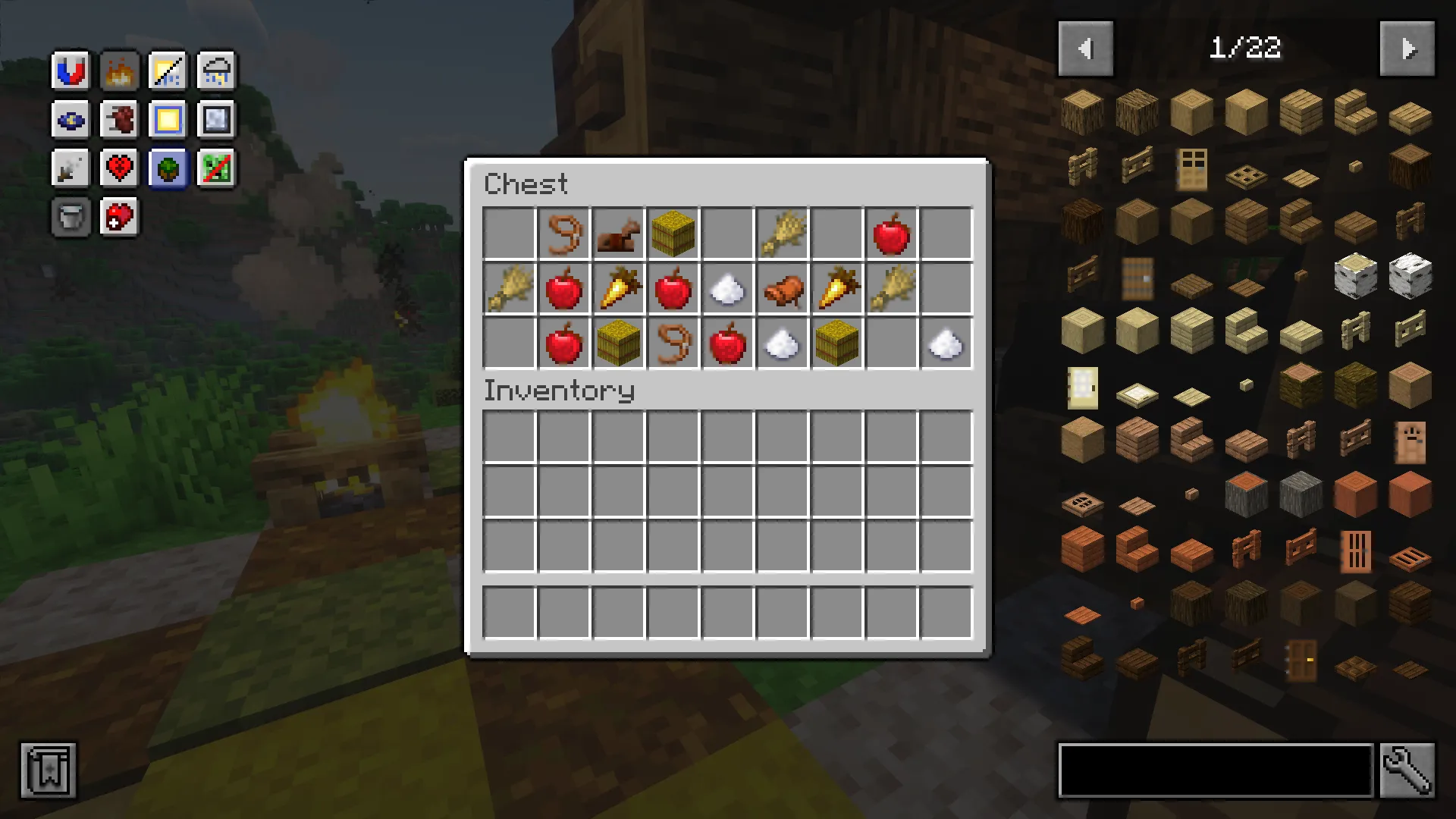Click the JEI search field at bottom right
This screenshot has height=819, width=1456.
[x=1213, y=769]
